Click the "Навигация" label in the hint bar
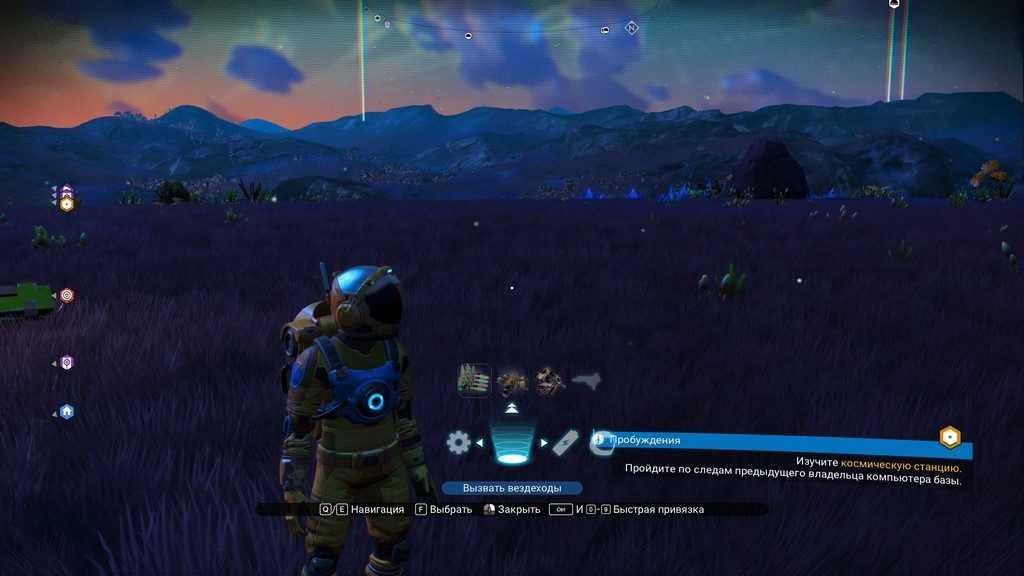1024x576 pixels. 380,509
